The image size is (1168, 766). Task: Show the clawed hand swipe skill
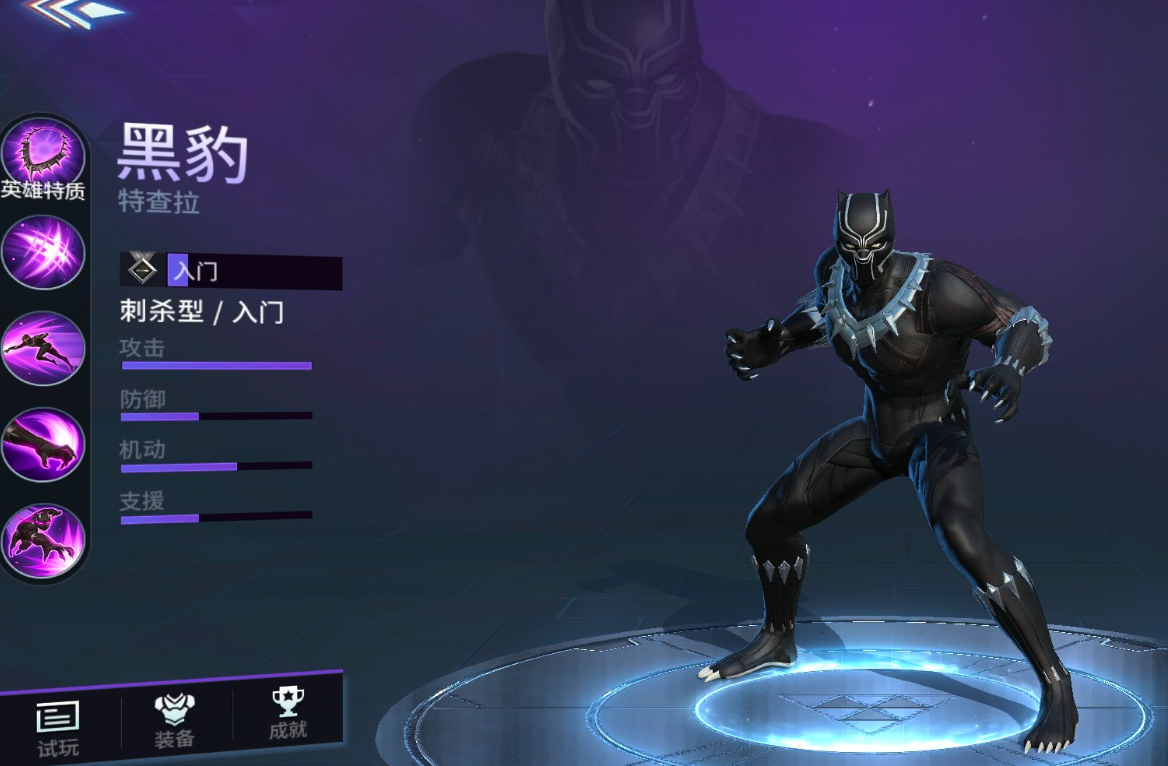click(43, 444)
